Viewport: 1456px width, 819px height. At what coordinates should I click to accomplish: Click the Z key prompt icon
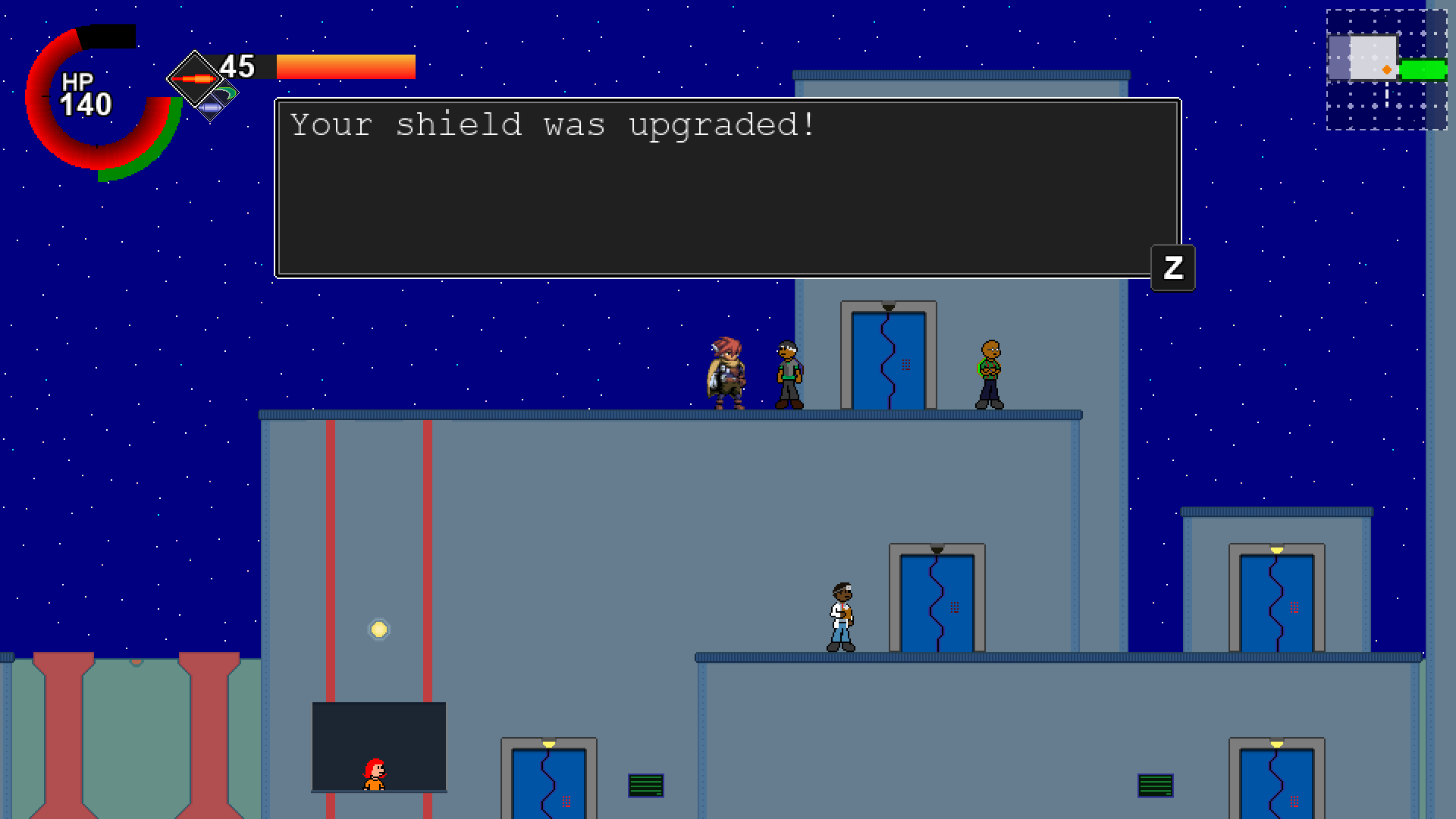[1172, 267]
